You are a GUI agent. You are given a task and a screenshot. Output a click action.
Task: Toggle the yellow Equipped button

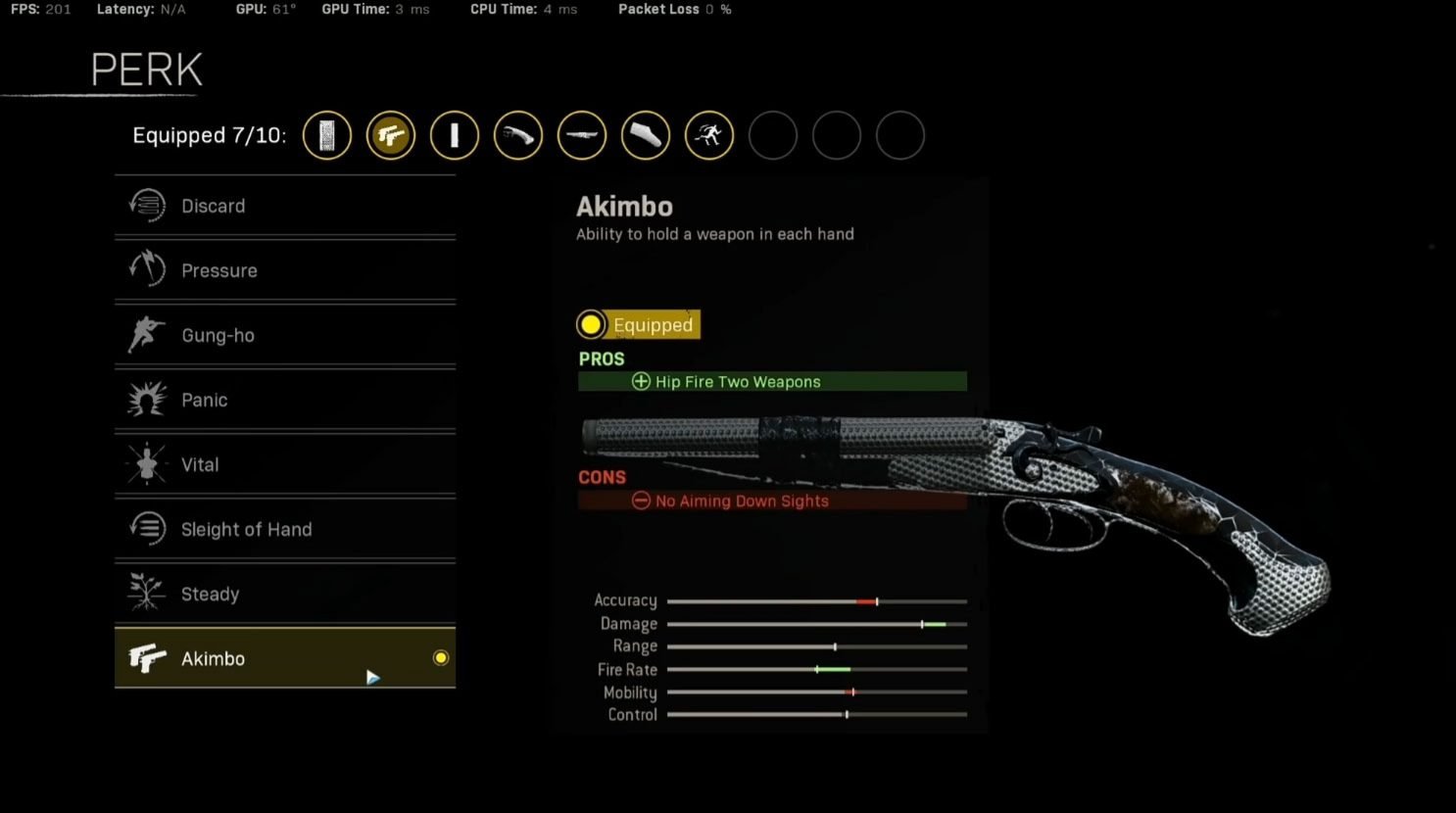(639, 324)
